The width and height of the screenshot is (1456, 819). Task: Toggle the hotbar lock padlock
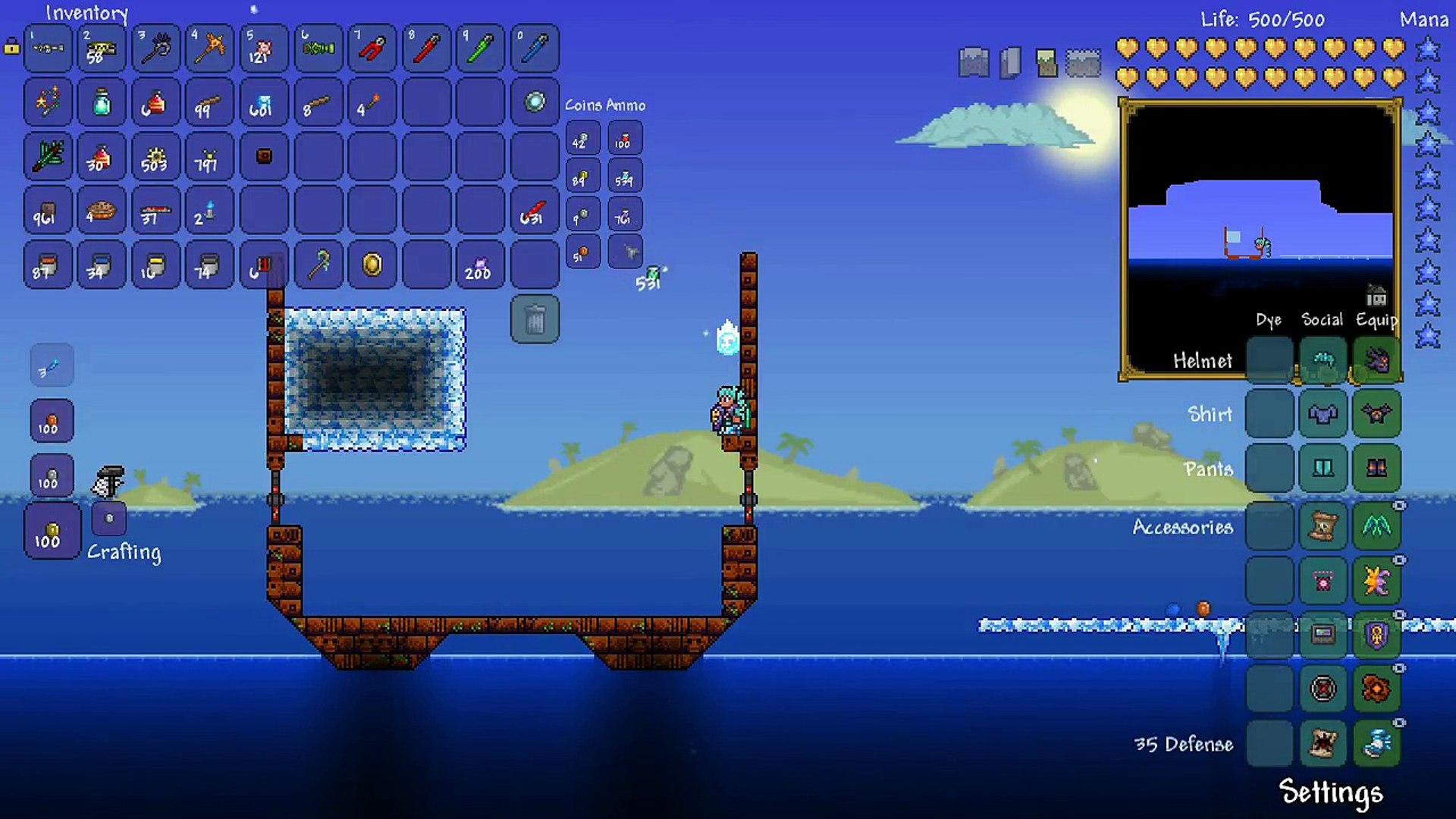click(11, 47)
